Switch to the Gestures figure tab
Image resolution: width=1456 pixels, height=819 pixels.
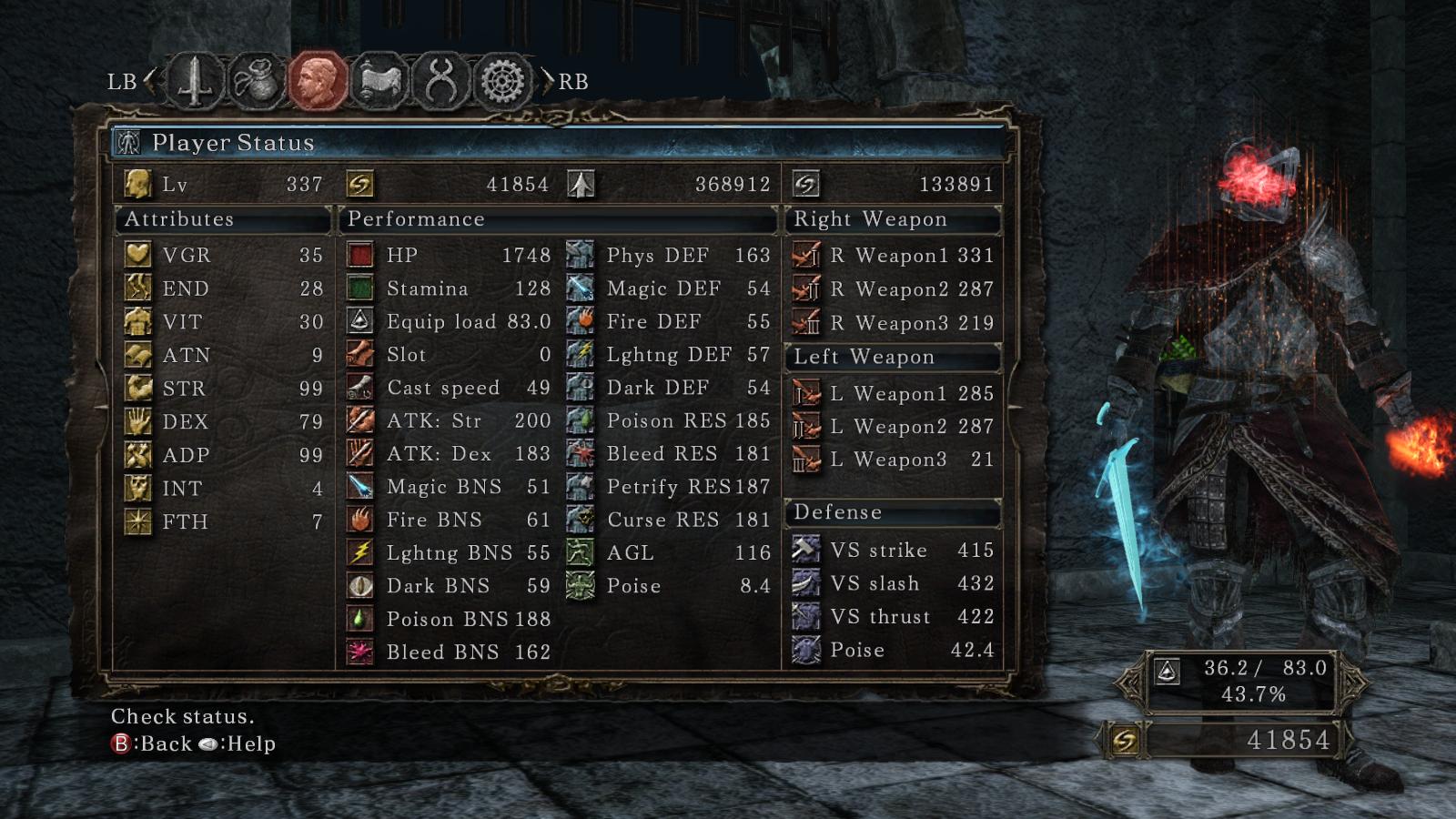coord(441,81)
